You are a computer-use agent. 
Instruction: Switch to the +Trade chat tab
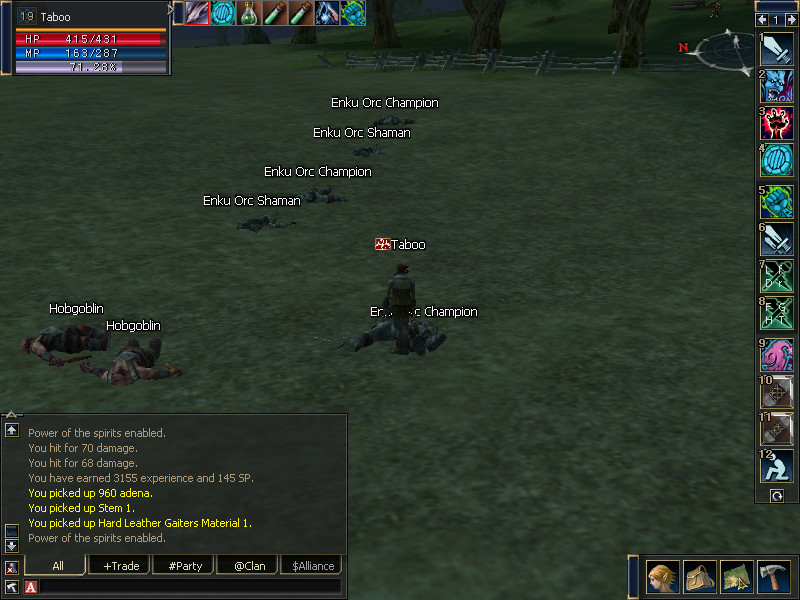tap(121, 566)
